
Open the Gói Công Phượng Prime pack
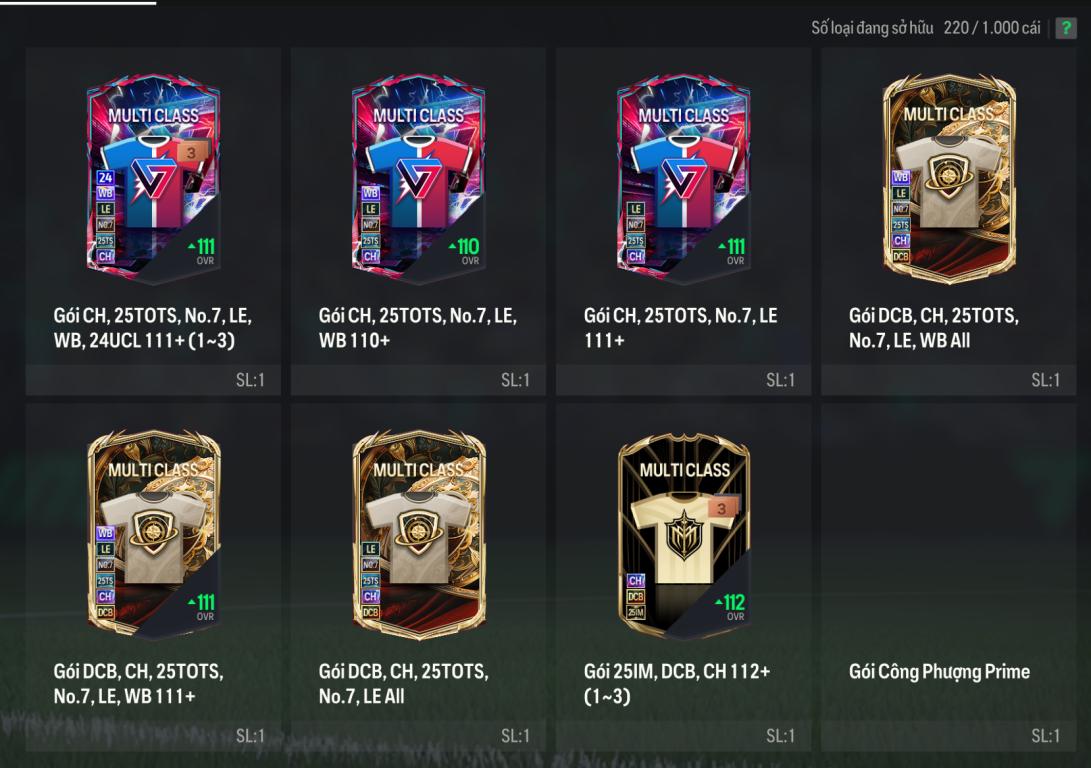click(x=948, y=578)
